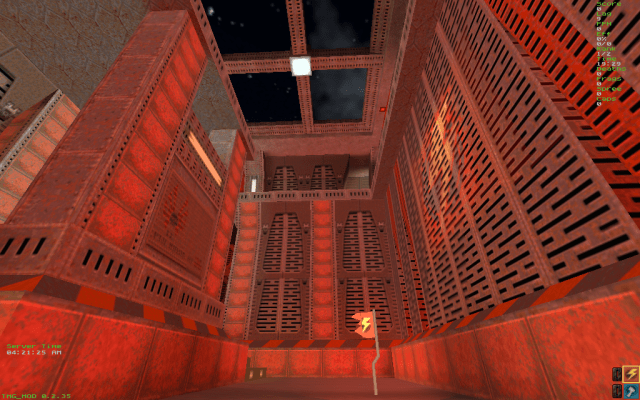The image size is (640, 400).
Task: Select the red lightning bolt weapon icon
Action: (631, 373)
